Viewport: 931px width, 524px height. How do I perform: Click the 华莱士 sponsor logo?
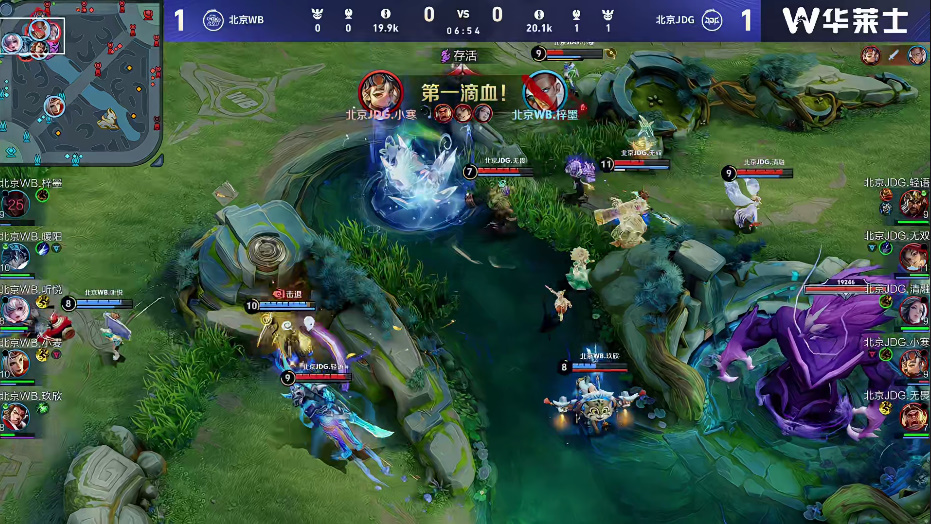(x=845, y=20)
